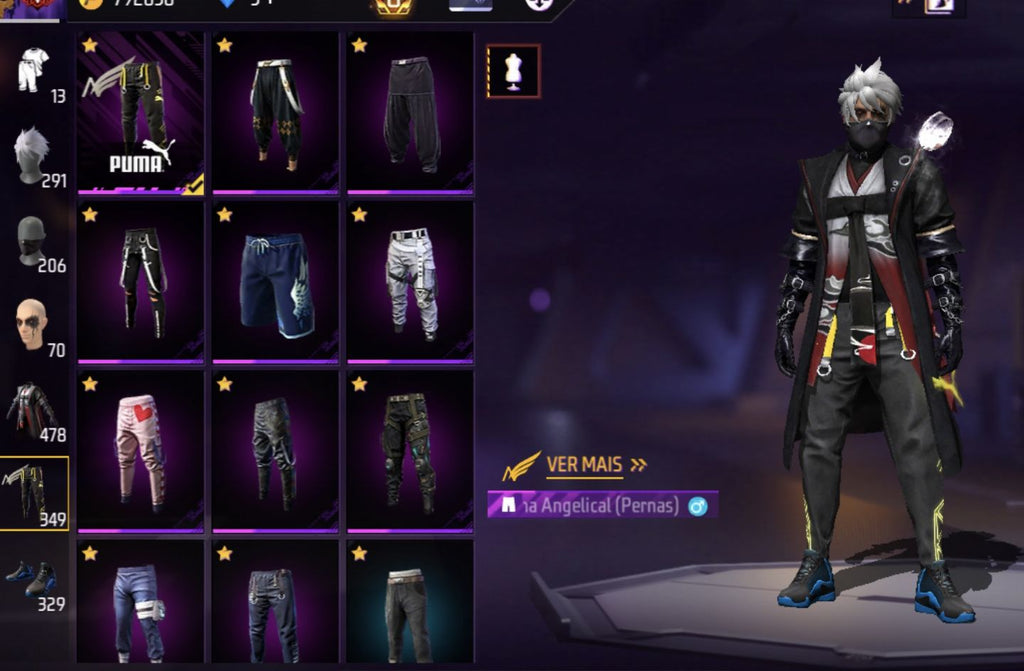The image size is (1024, 671).
Task: Switch to the hair category tab
Action: 35,158
